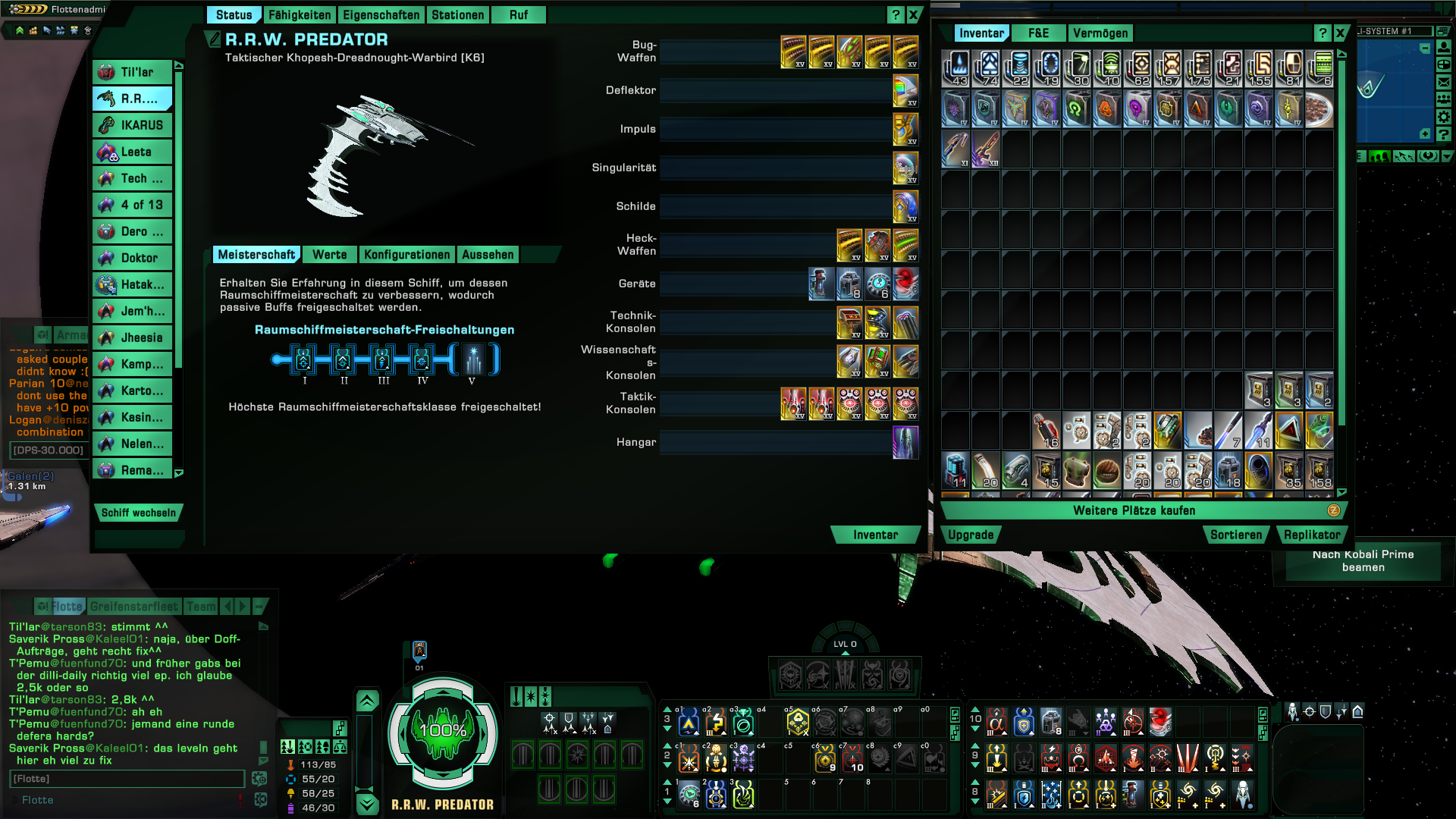Sort inventory with the Sortieren button
The image size is (1456, 819).
[1236, 535]
